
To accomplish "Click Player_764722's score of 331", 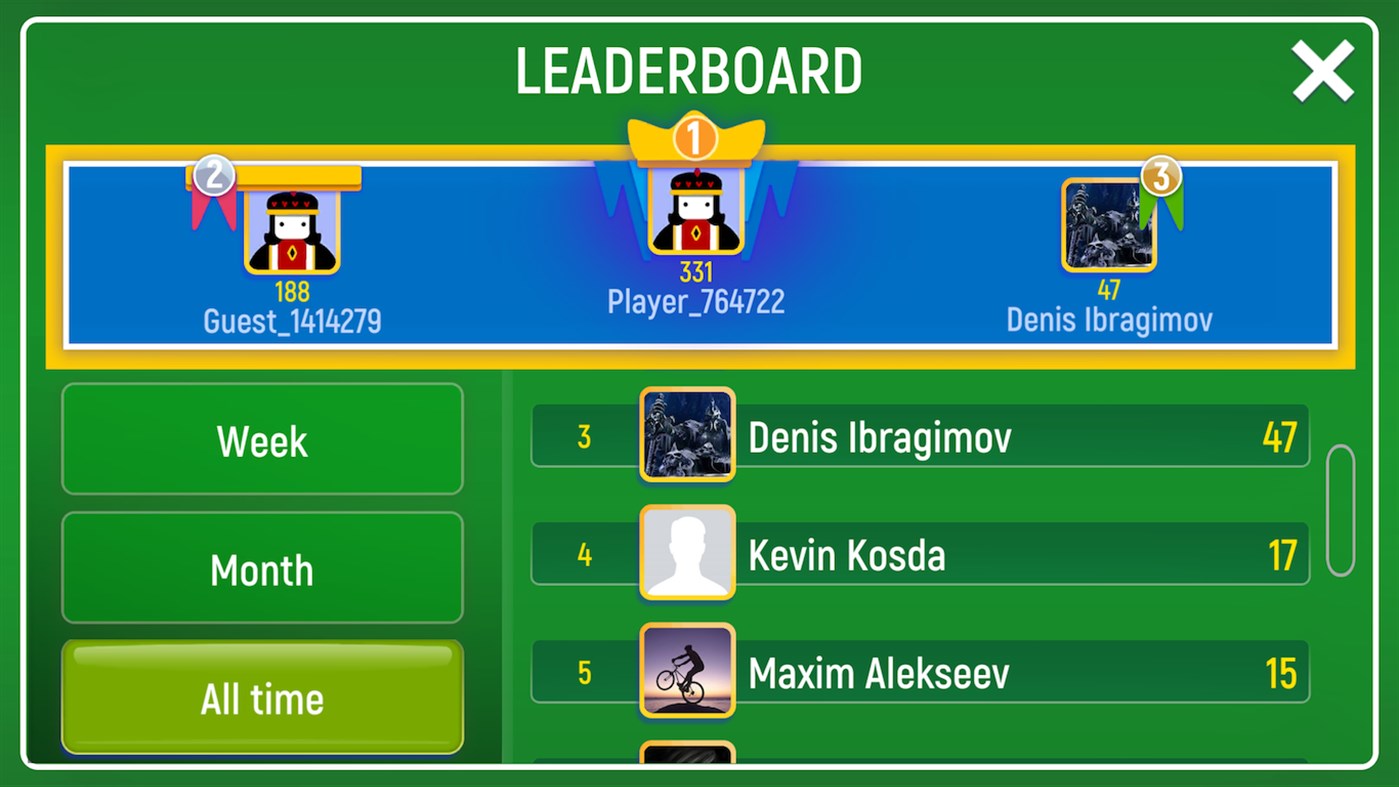I will tap(696, 271).
